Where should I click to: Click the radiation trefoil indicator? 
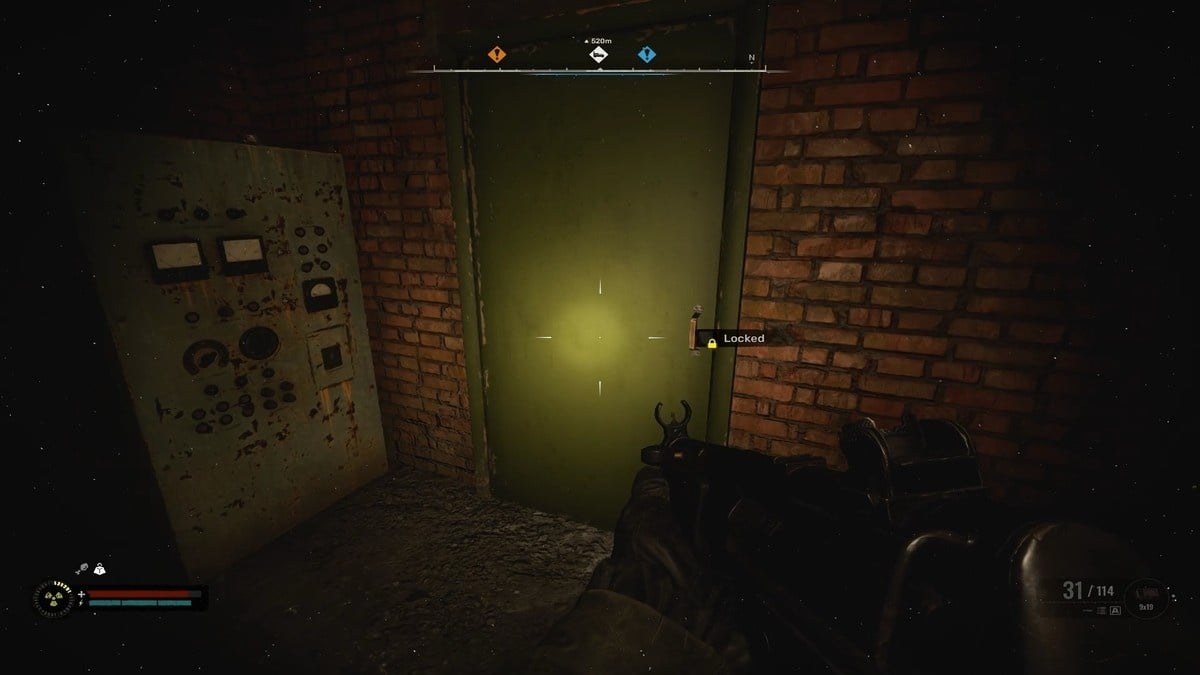pos(52,598)
